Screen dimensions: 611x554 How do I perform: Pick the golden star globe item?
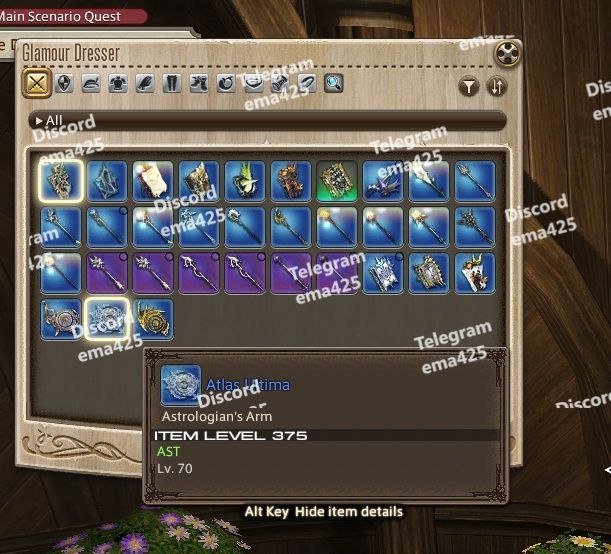(152, 320)
